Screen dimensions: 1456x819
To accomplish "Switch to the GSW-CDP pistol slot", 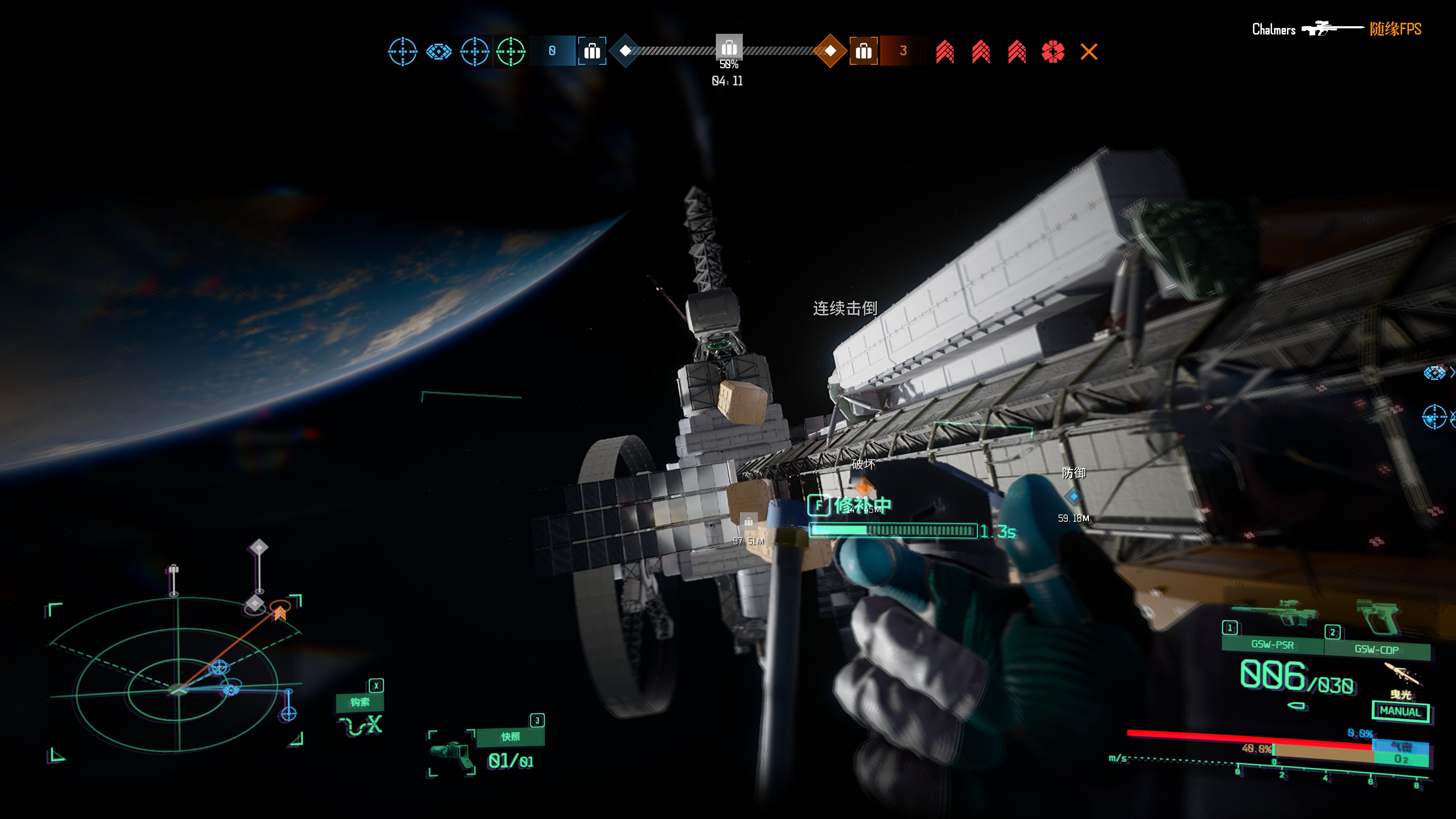I will (x=1376, y=649).
